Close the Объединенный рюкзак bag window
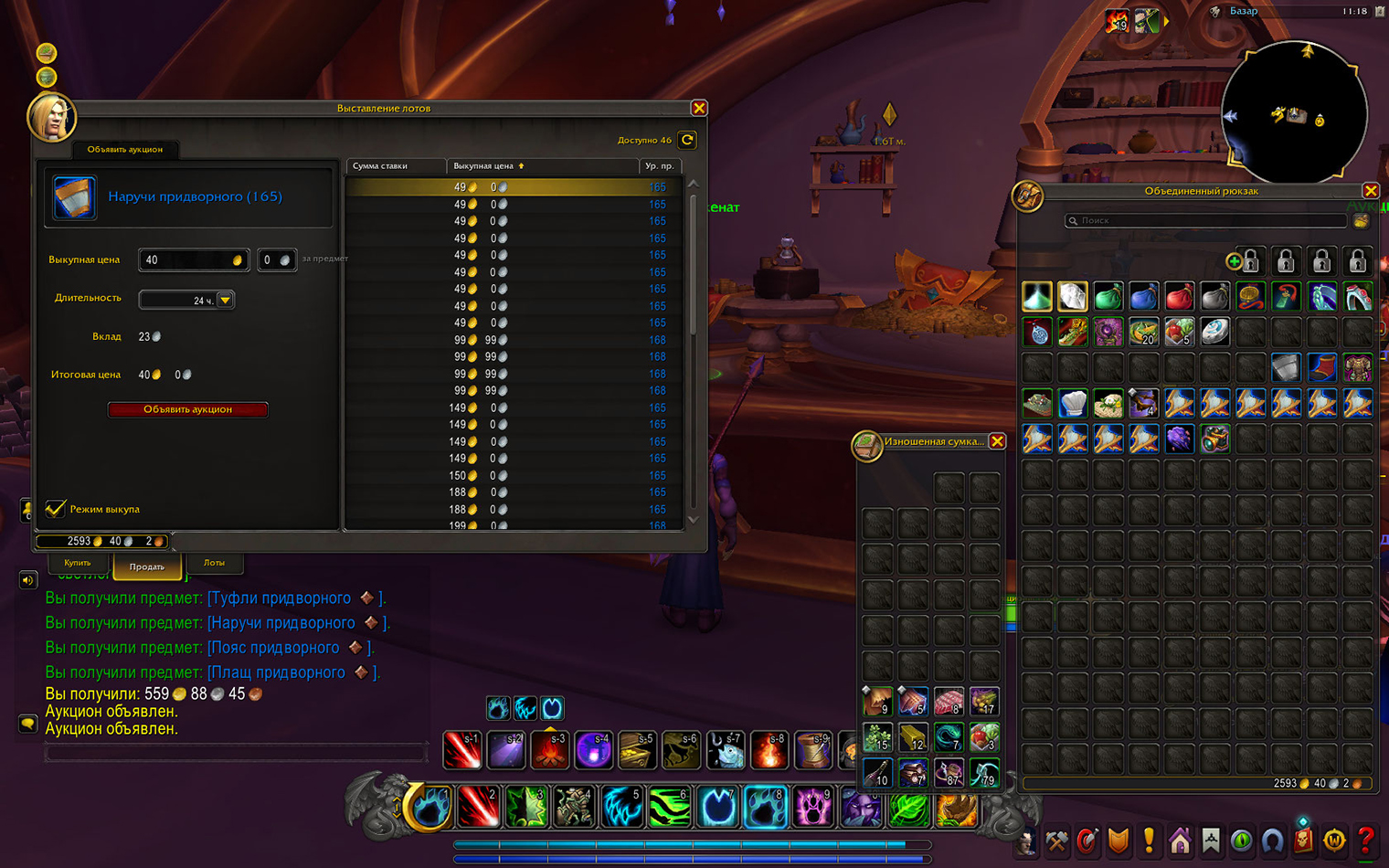The width and height of the screenshot is (1389, 868). tap(1370, 190)
